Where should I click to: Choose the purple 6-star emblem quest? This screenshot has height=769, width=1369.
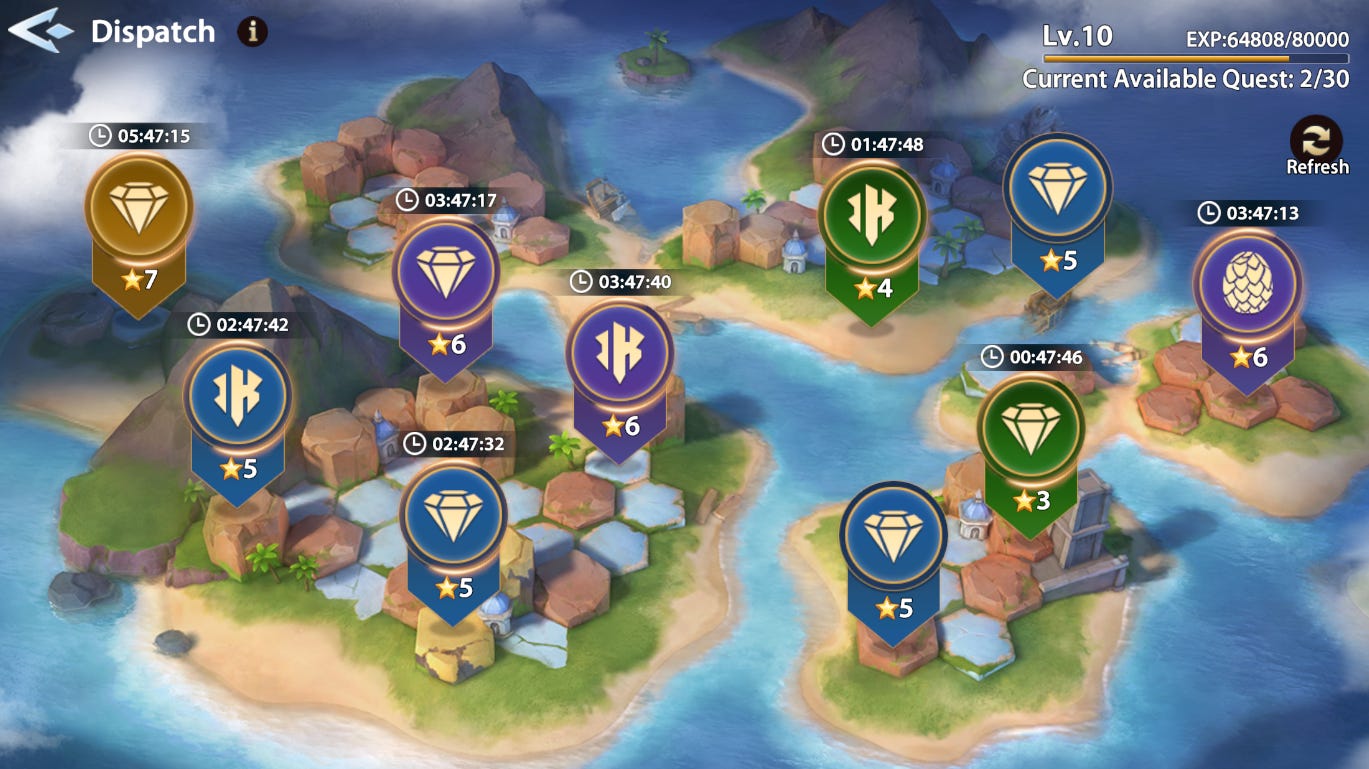[619, 354]
